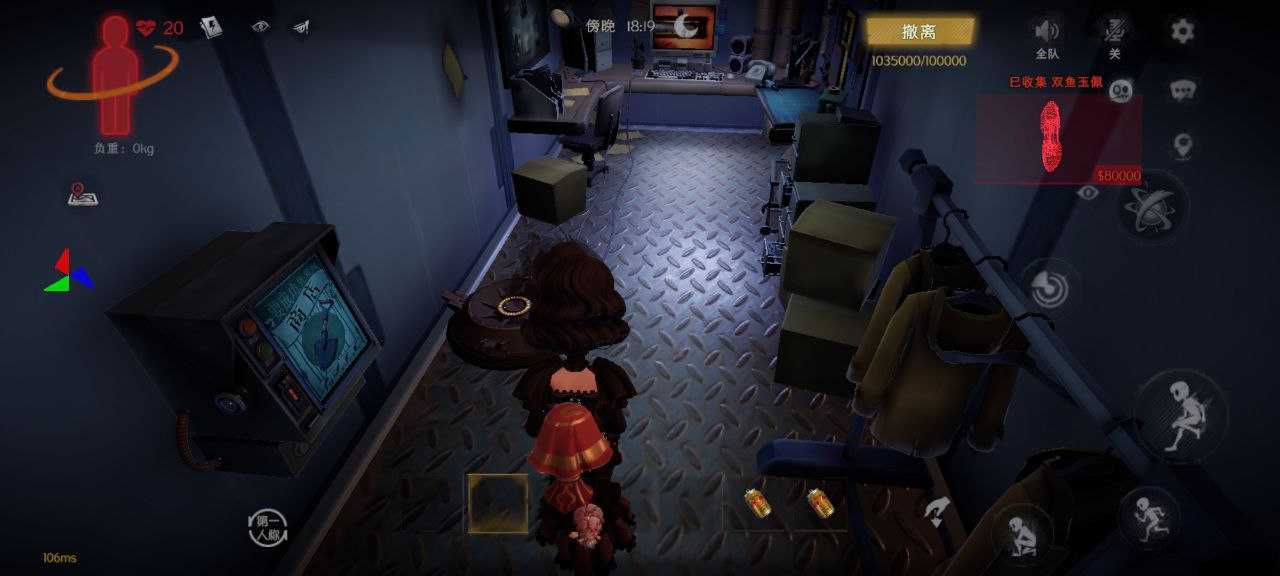Open the chat speech bubble
1280x576 pixels.
(1183, 91)
